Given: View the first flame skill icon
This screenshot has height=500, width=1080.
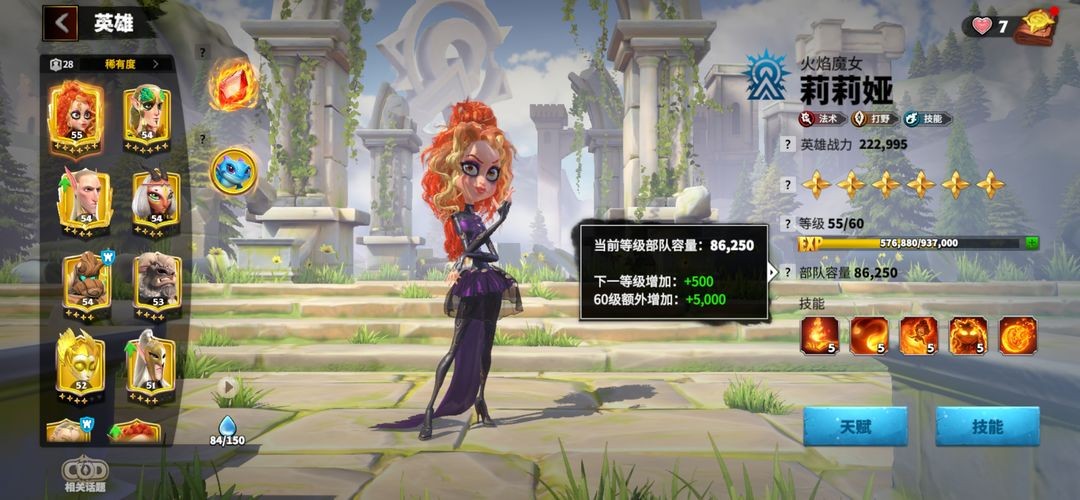Looking at the screenshot, I should point(819,335).
